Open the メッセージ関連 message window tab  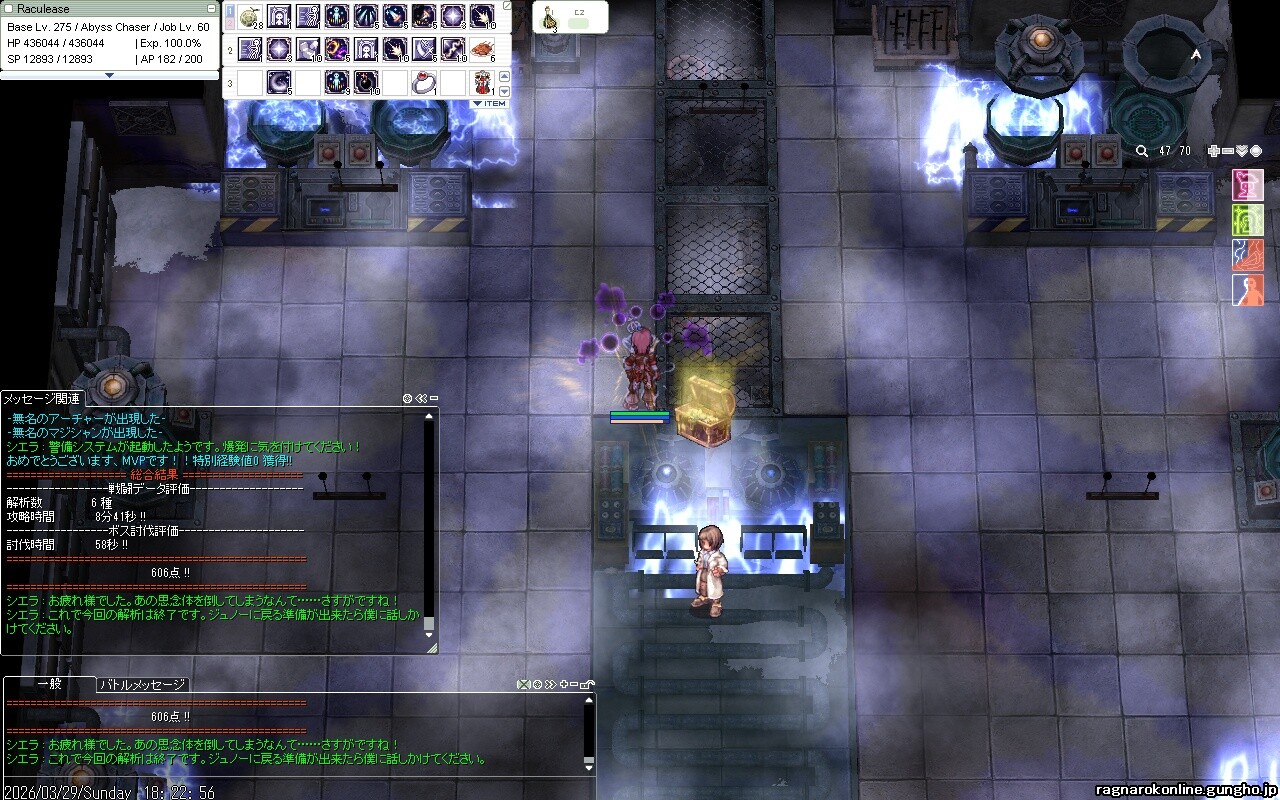42,398
